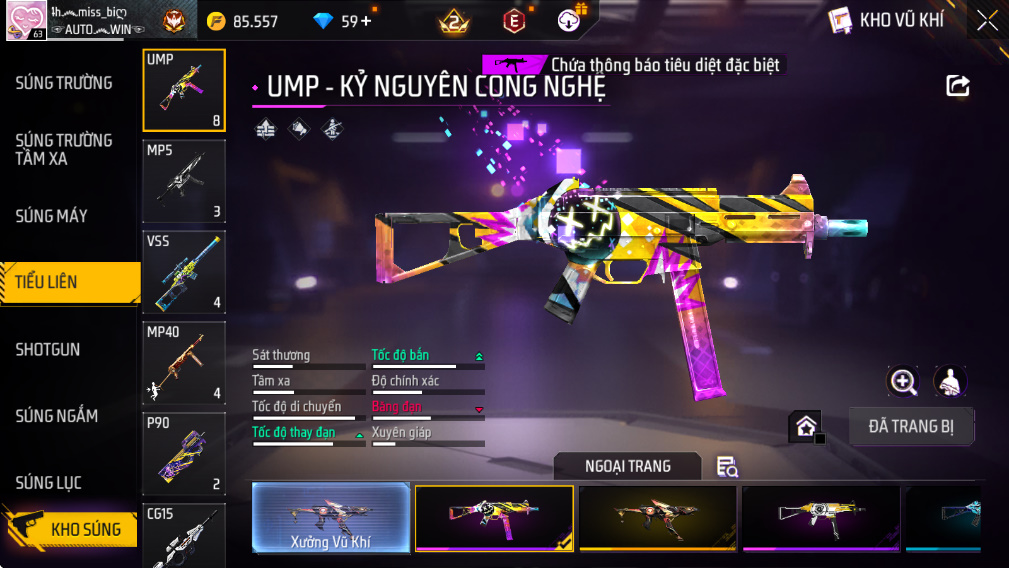
Task: Add diamonds with the plus button
Action: click(365, 21)
